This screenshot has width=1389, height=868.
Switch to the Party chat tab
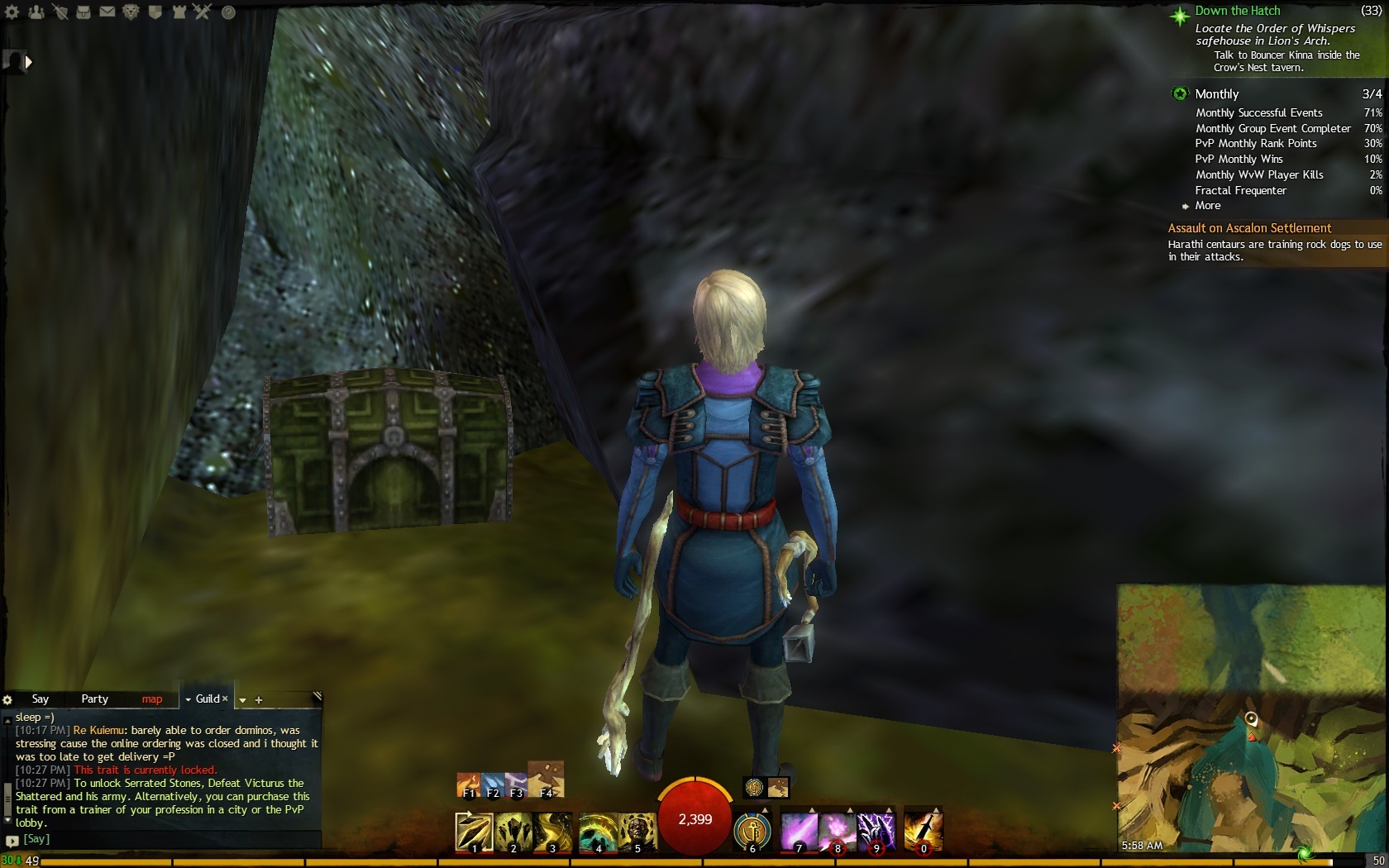click(94, 699)
